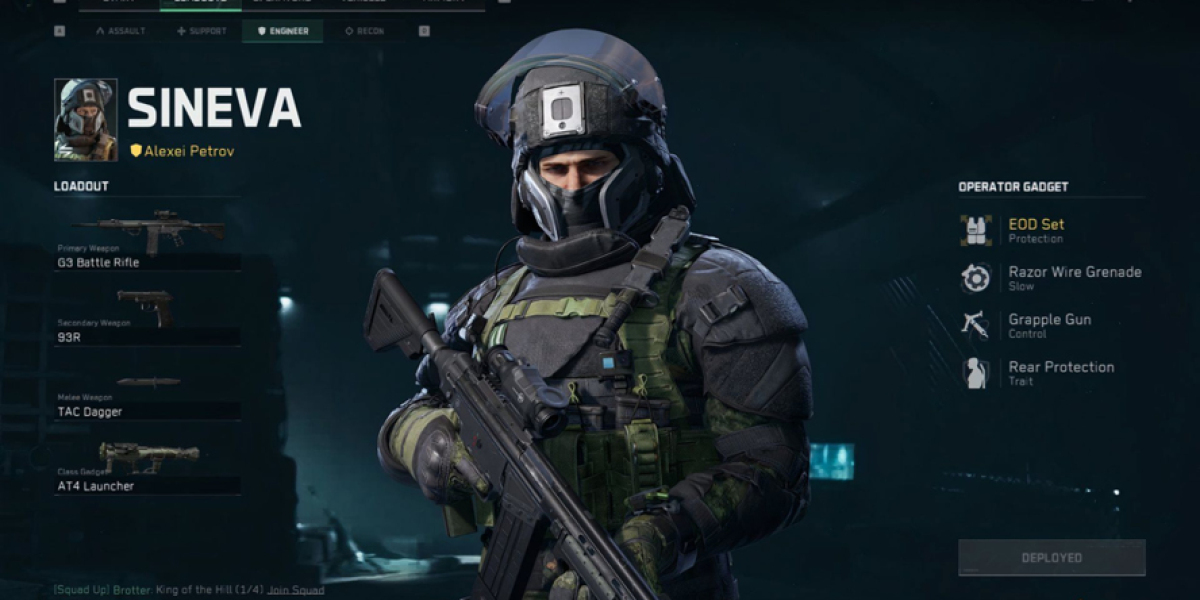The width and height of the screenshot is (1200, 600).
Task: Choose the TAC Dagger melee weapon slot
Action: (x=148, y=396)
